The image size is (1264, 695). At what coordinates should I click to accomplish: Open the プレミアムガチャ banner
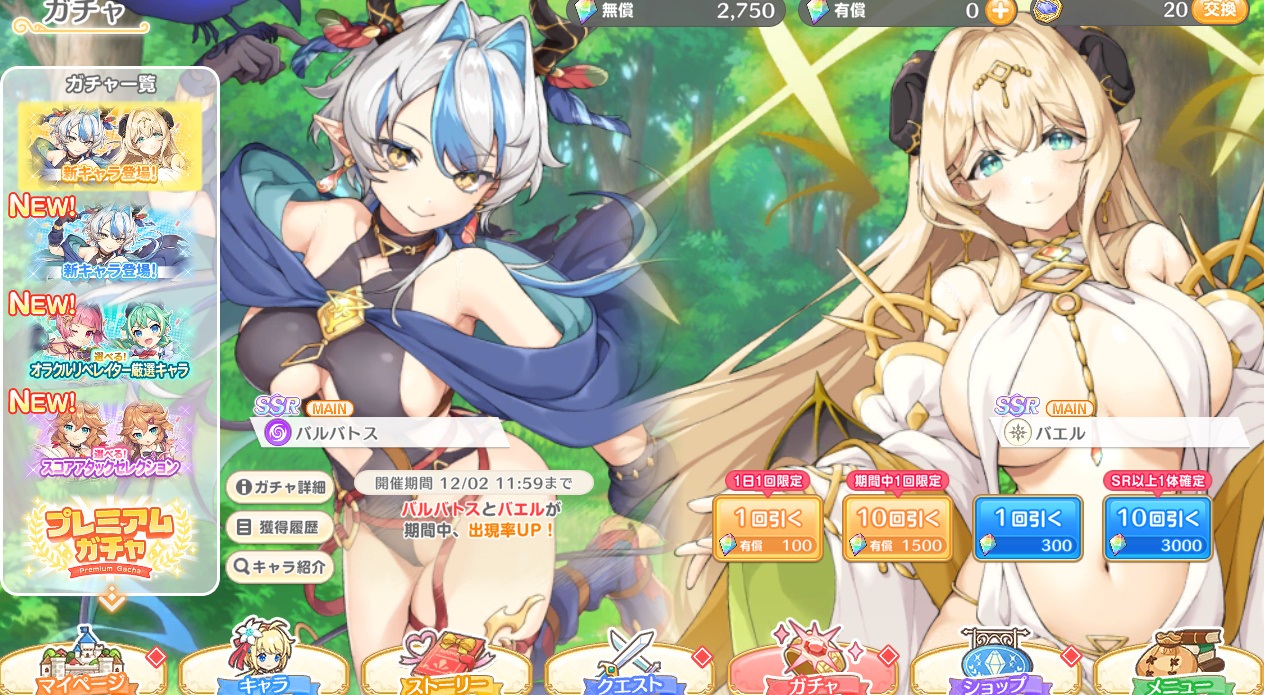[x=110, y=540]
